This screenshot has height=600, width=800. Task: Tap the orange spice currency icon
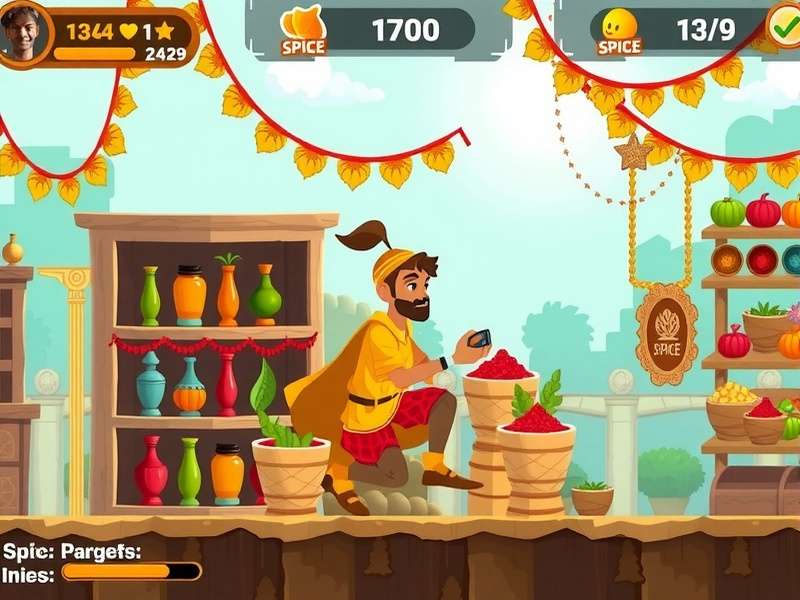click(x=302, y=24)
